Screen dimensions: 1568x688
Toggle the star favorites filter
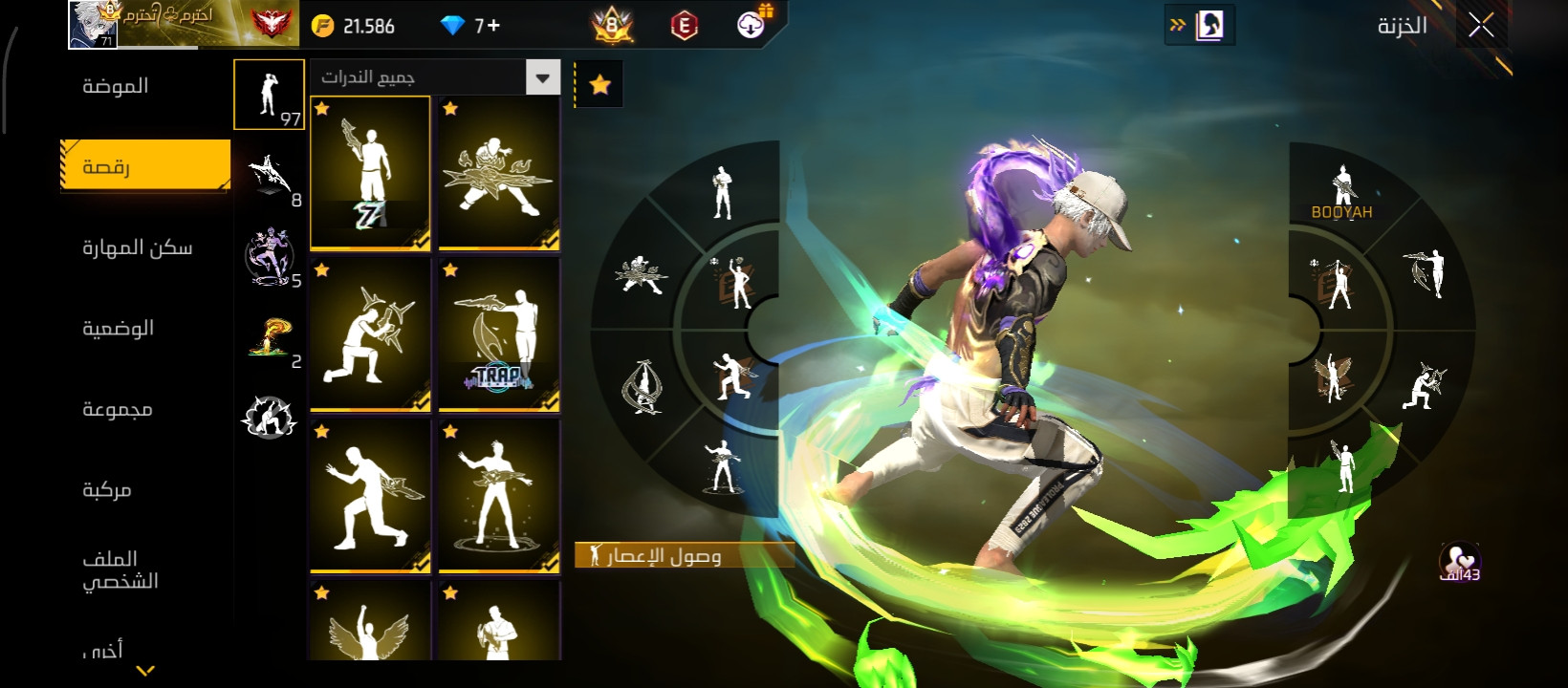[x=599, y=85]
